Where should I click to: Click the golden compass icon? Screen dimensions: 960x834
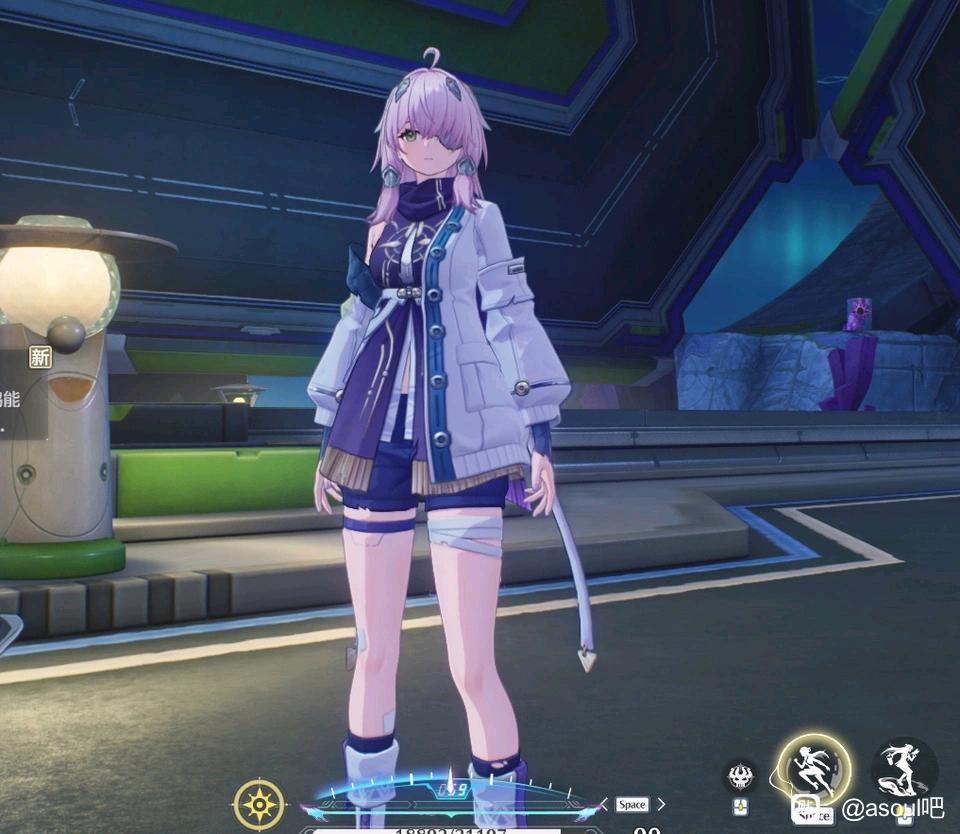(258, 804)
